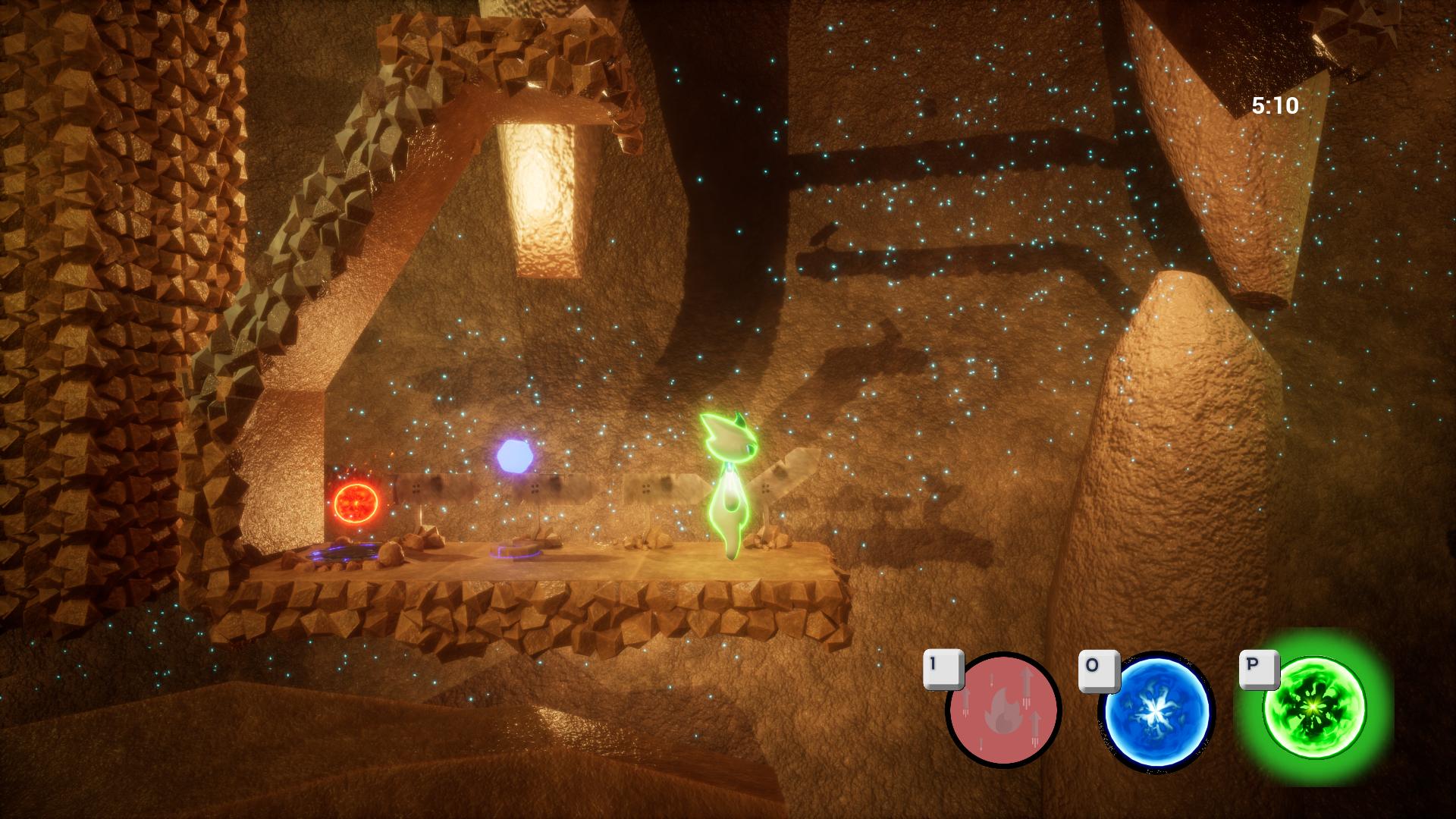Choose the glowing green ability orb
Image resolution: width=1456 pixels, height=819 pixels.
[x=1313, y=708]
